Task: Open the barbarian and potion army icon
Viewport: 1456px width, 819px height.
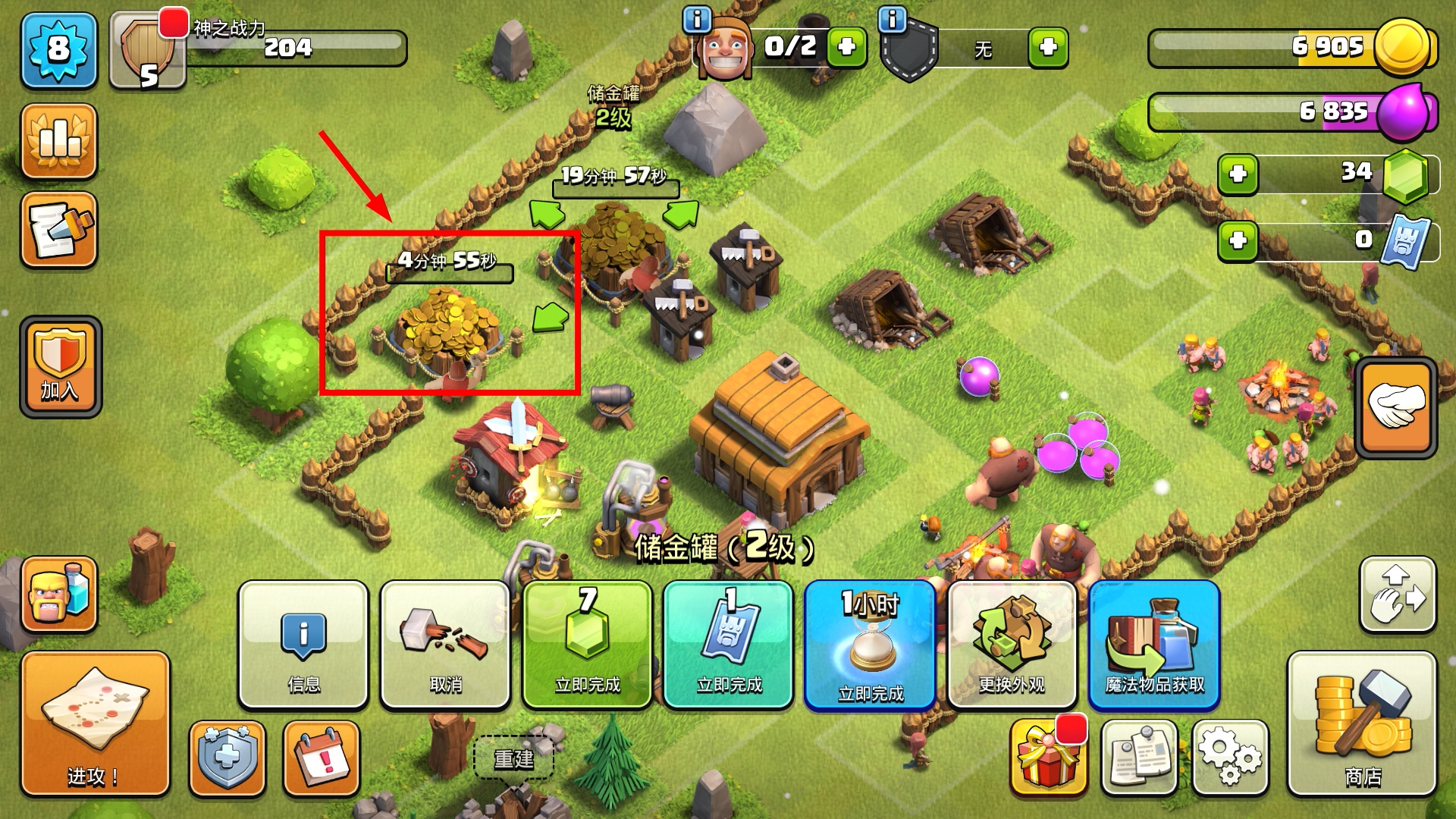Action: point(59,594)
